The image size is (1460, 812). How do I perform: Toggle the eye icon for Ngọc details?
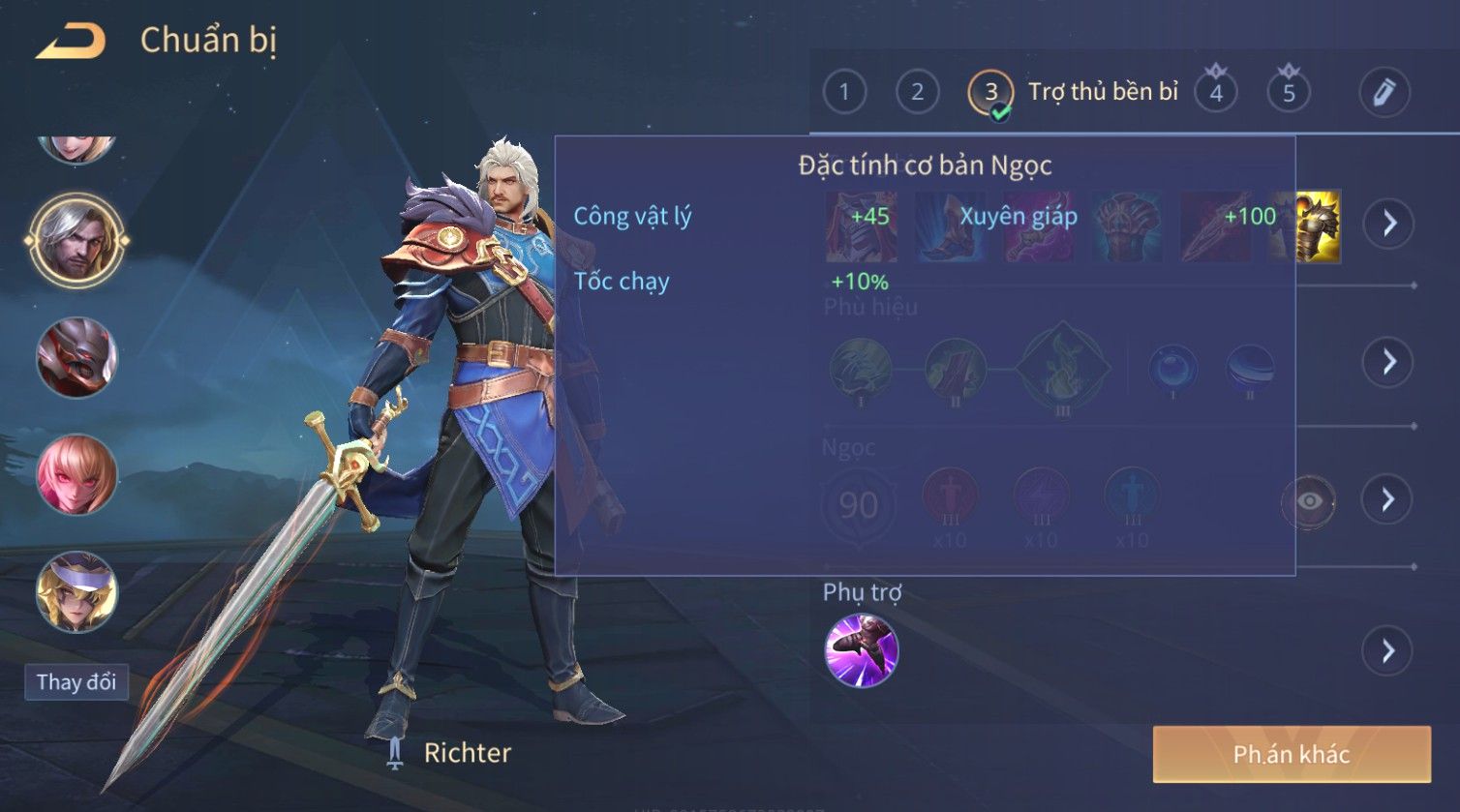click(x=1308, y=501)
